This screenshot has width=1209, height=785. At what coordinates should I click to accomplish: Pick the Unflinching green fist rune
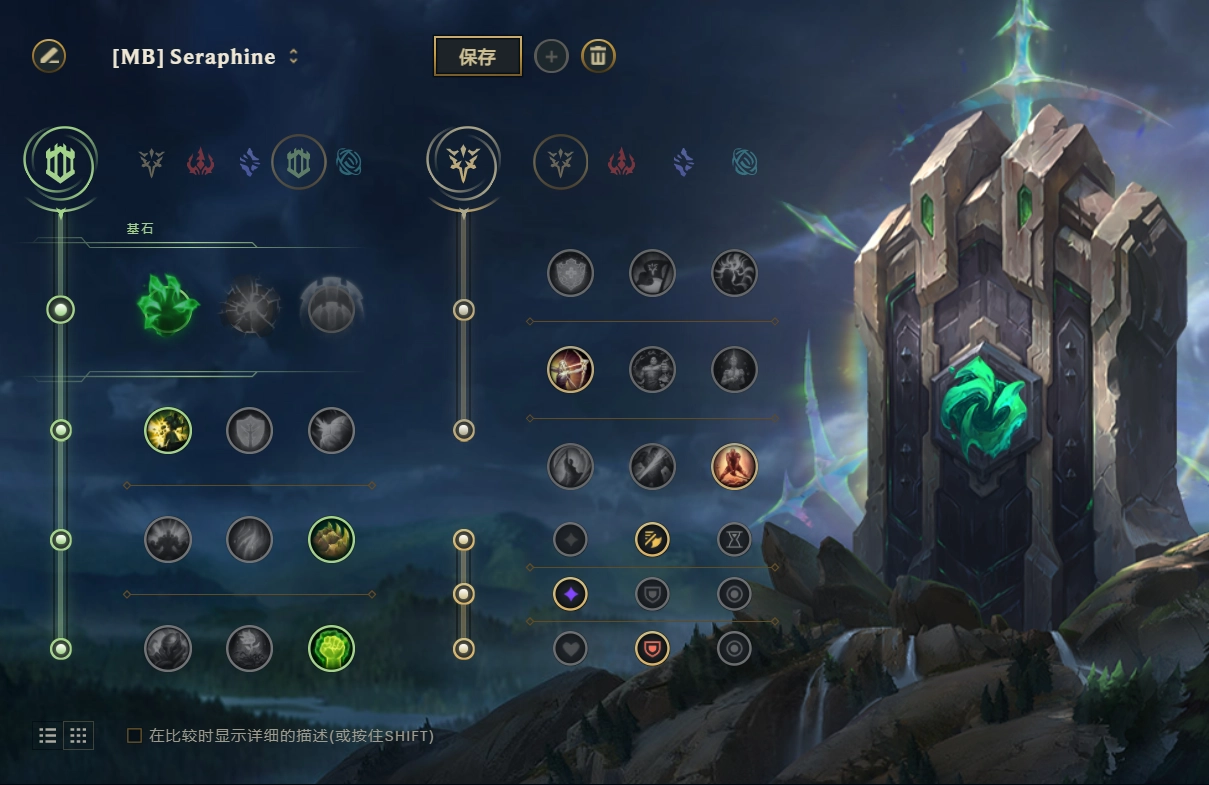tap(331, 648)
